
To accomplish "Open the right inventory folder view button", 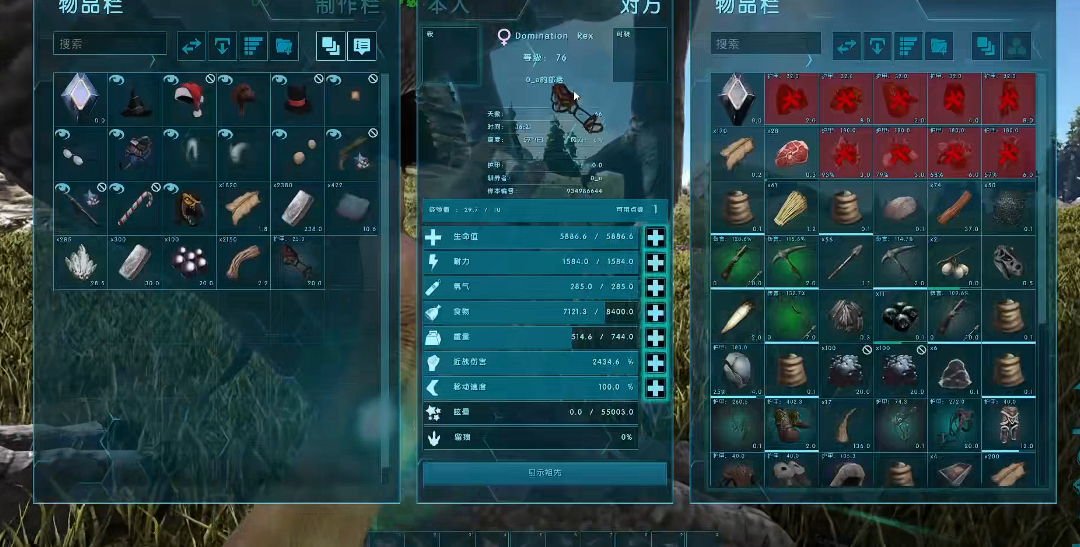I will 938,46.
